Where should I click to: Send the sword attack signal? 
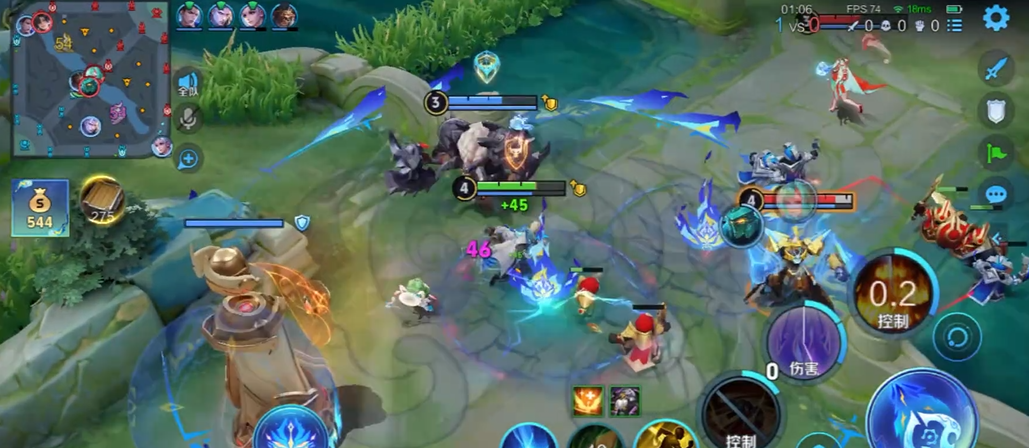[x=995, y=69]
